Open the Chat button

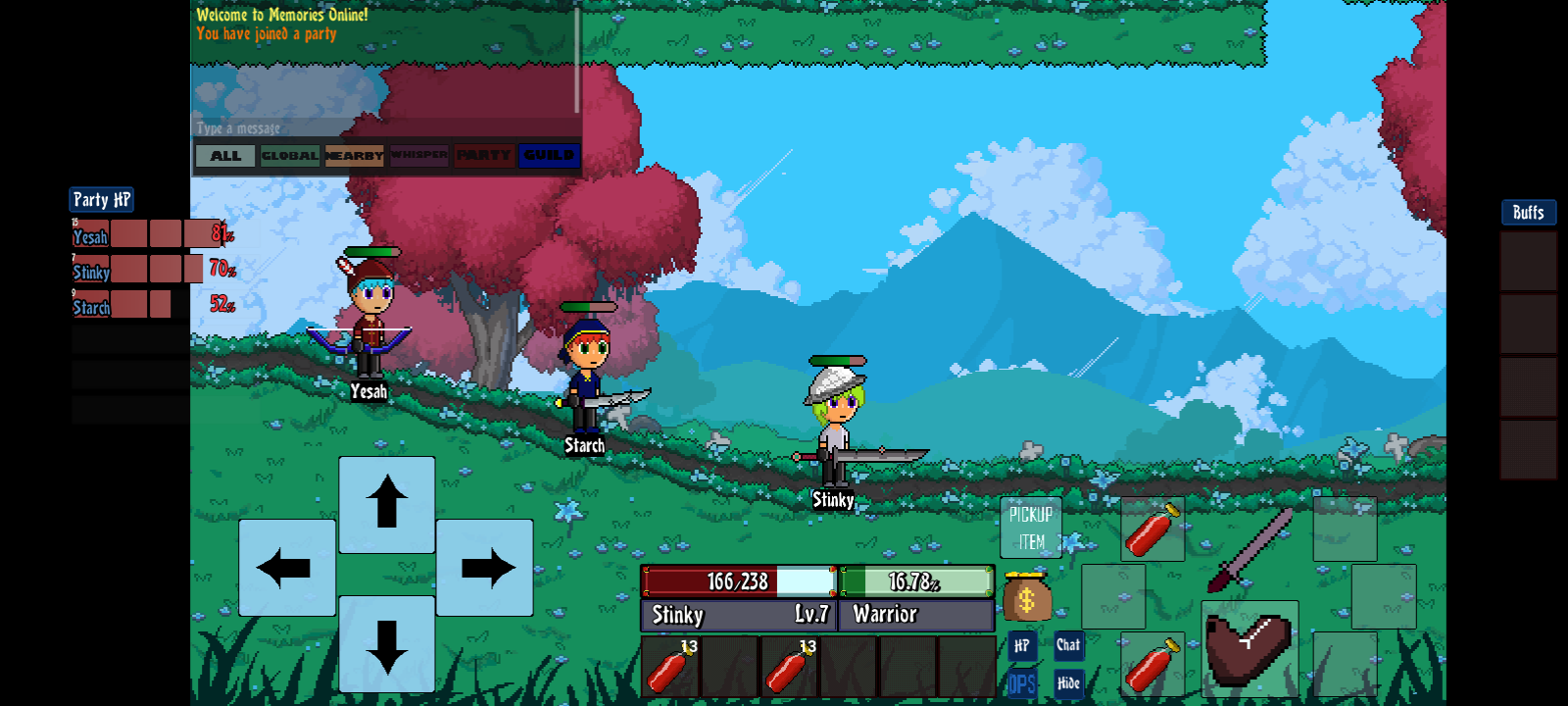point(1068,645)
